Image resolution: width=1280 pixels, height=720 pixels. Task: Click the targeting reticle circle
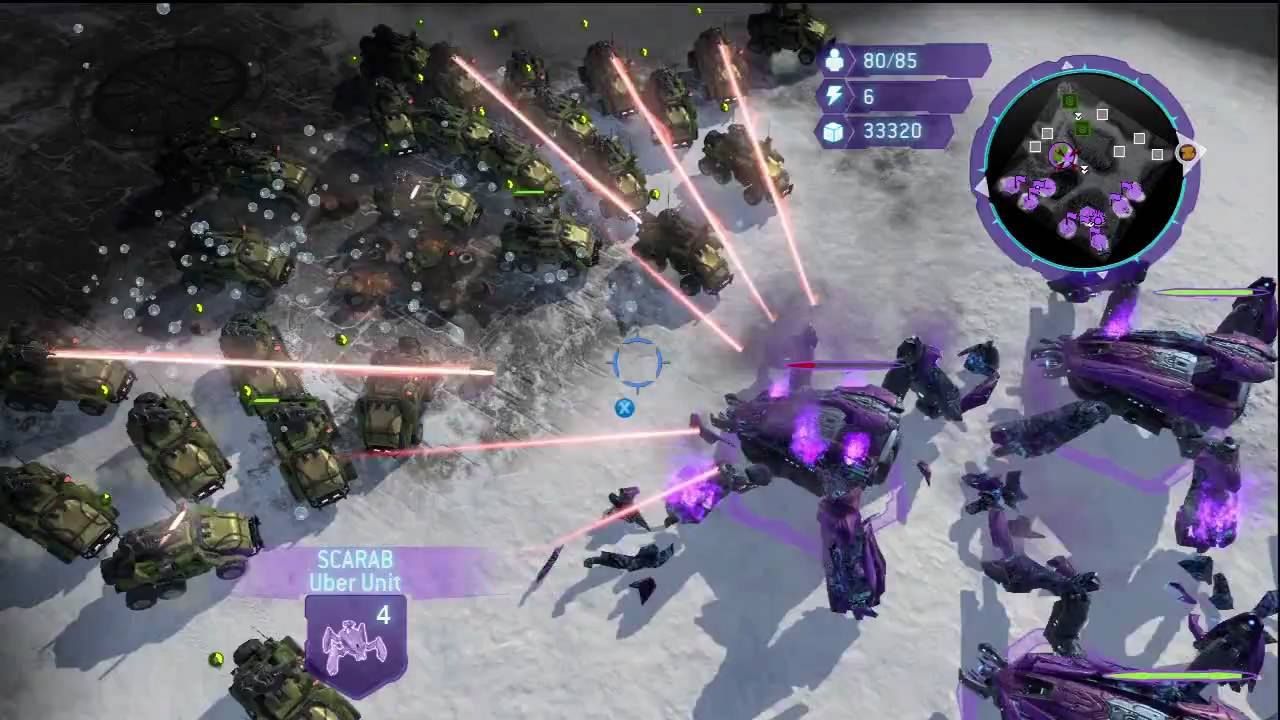[x=637, y=364]
